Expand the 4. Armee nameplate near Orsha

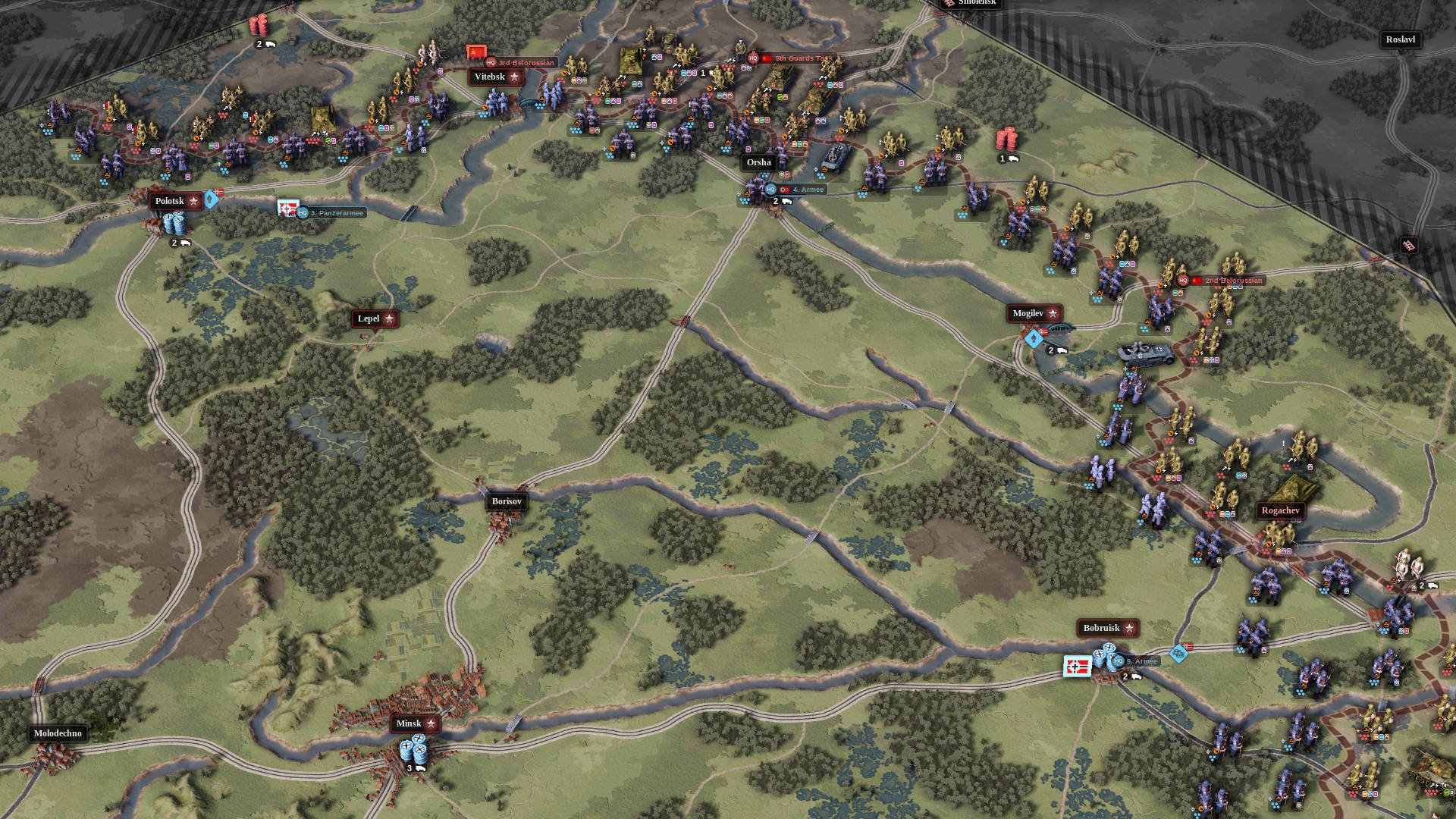pyautogui.click(x=804, y=190)
